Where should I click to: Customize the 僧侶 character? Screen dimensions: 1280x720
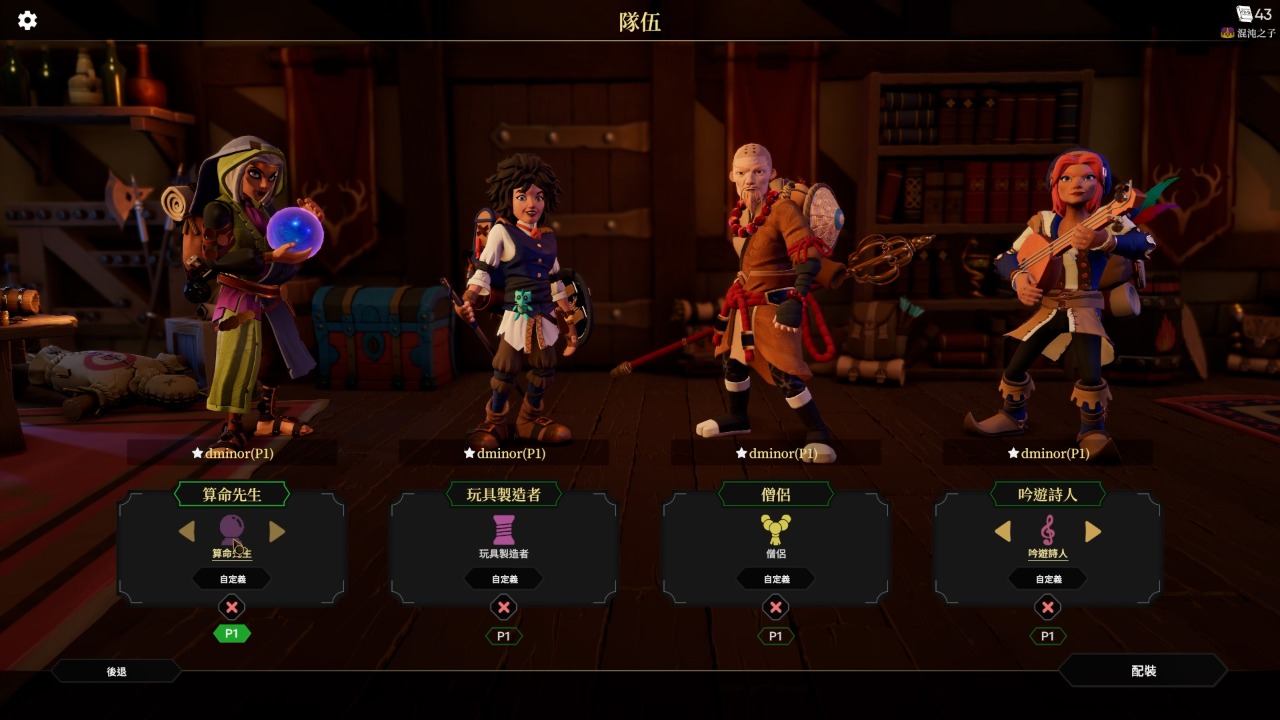click(x=776, y=579)
